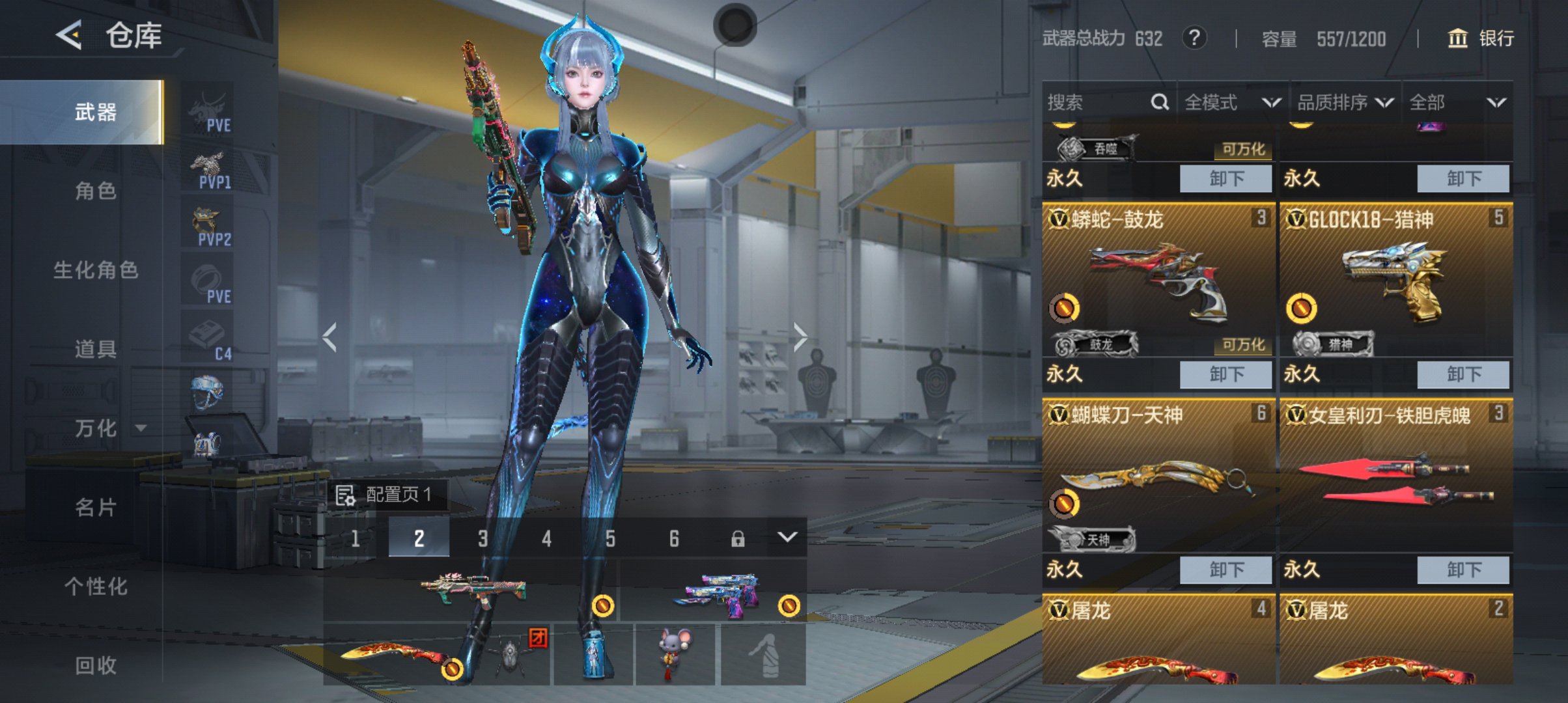Open the 生化角色 category
Screen dimensions: 1568x703
[x=95, y=270]
